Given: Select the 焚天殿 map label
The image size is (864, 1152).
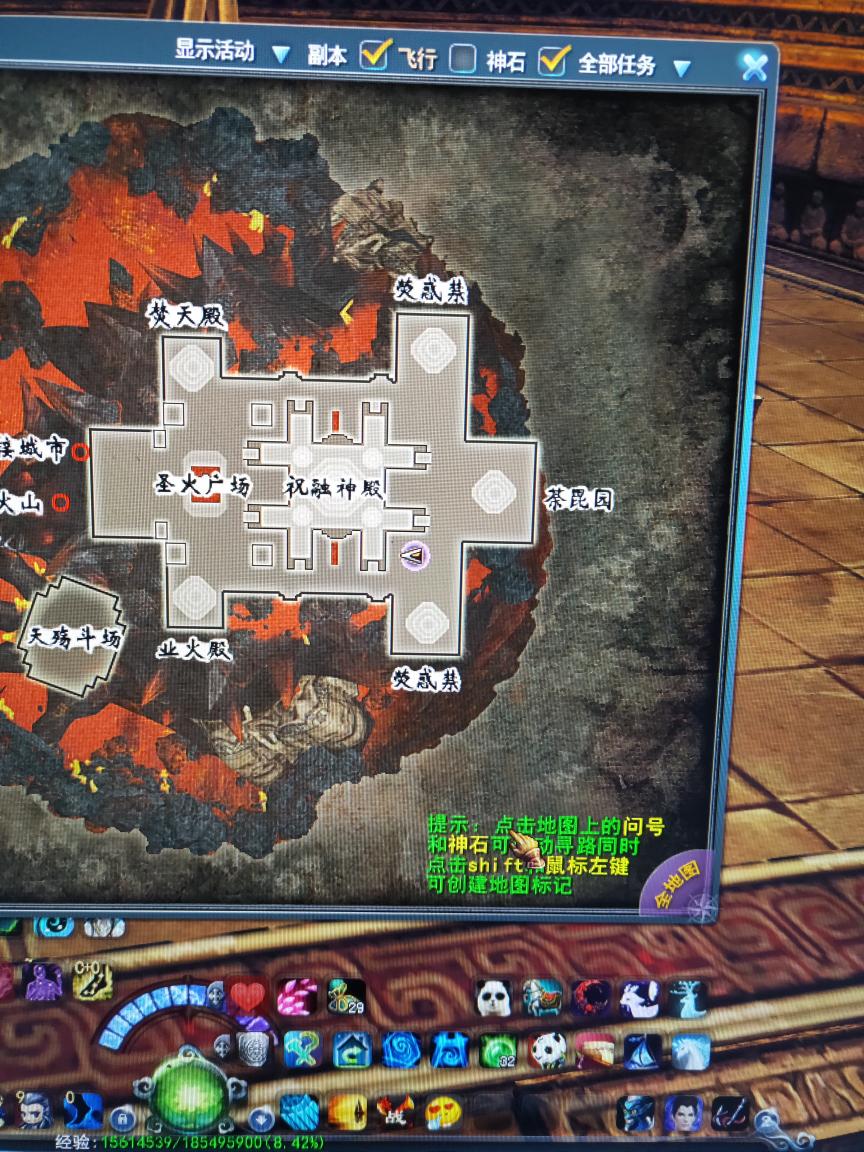Looking at the screenshot, I should [x=187, y=316].
